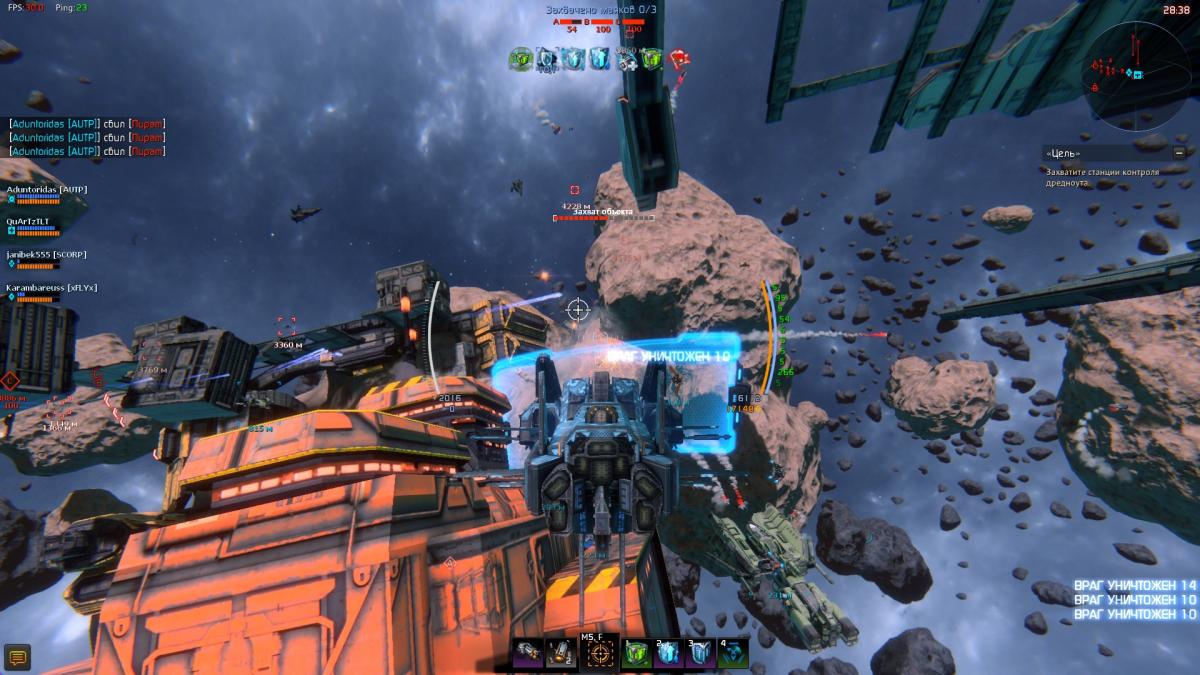Select teammate QuArIzTLT in squad list
1200x675 pixels.
(28, 221)
